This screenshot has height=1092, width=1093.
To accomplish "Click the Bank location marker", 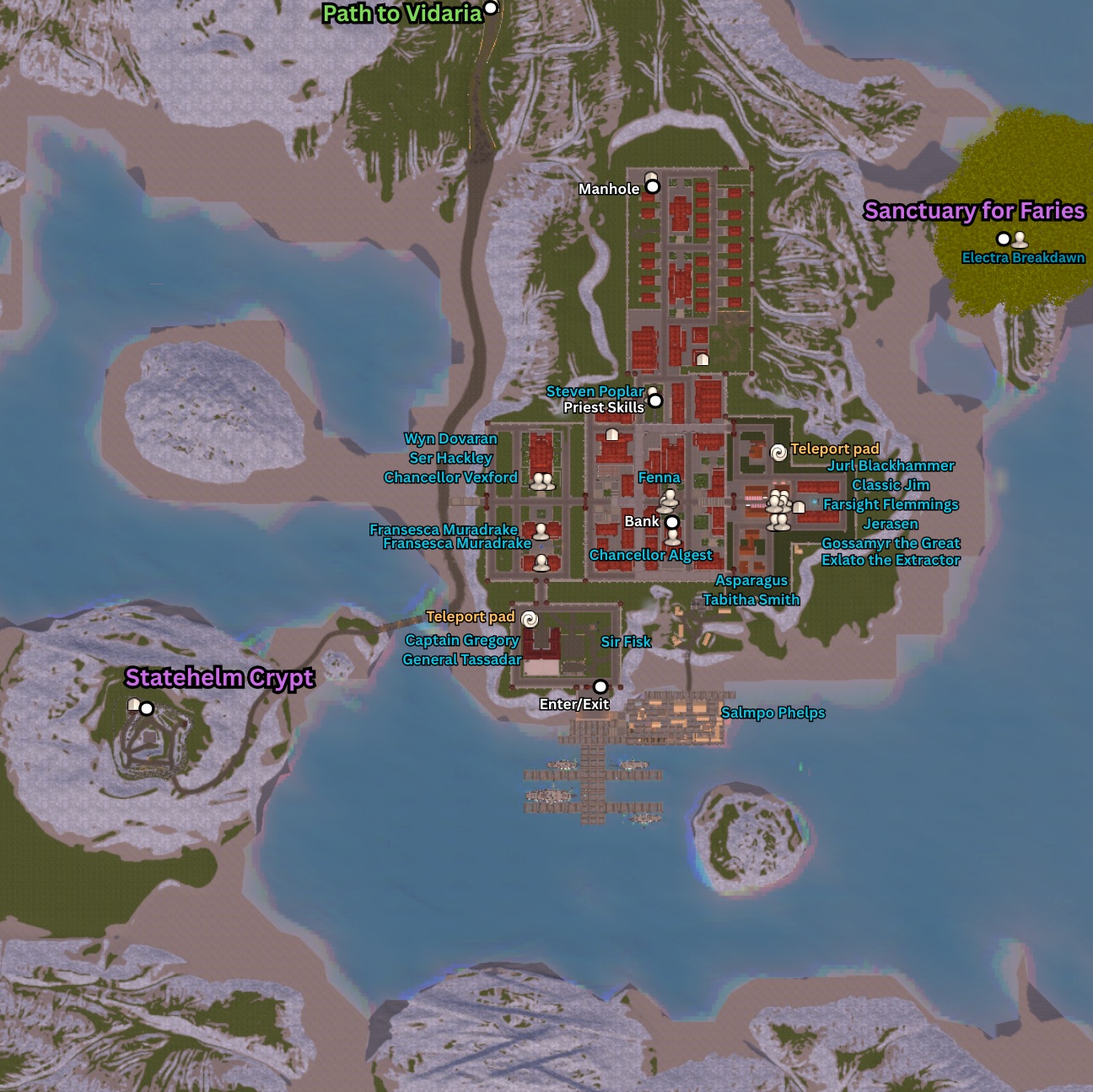I will point(672,522).
